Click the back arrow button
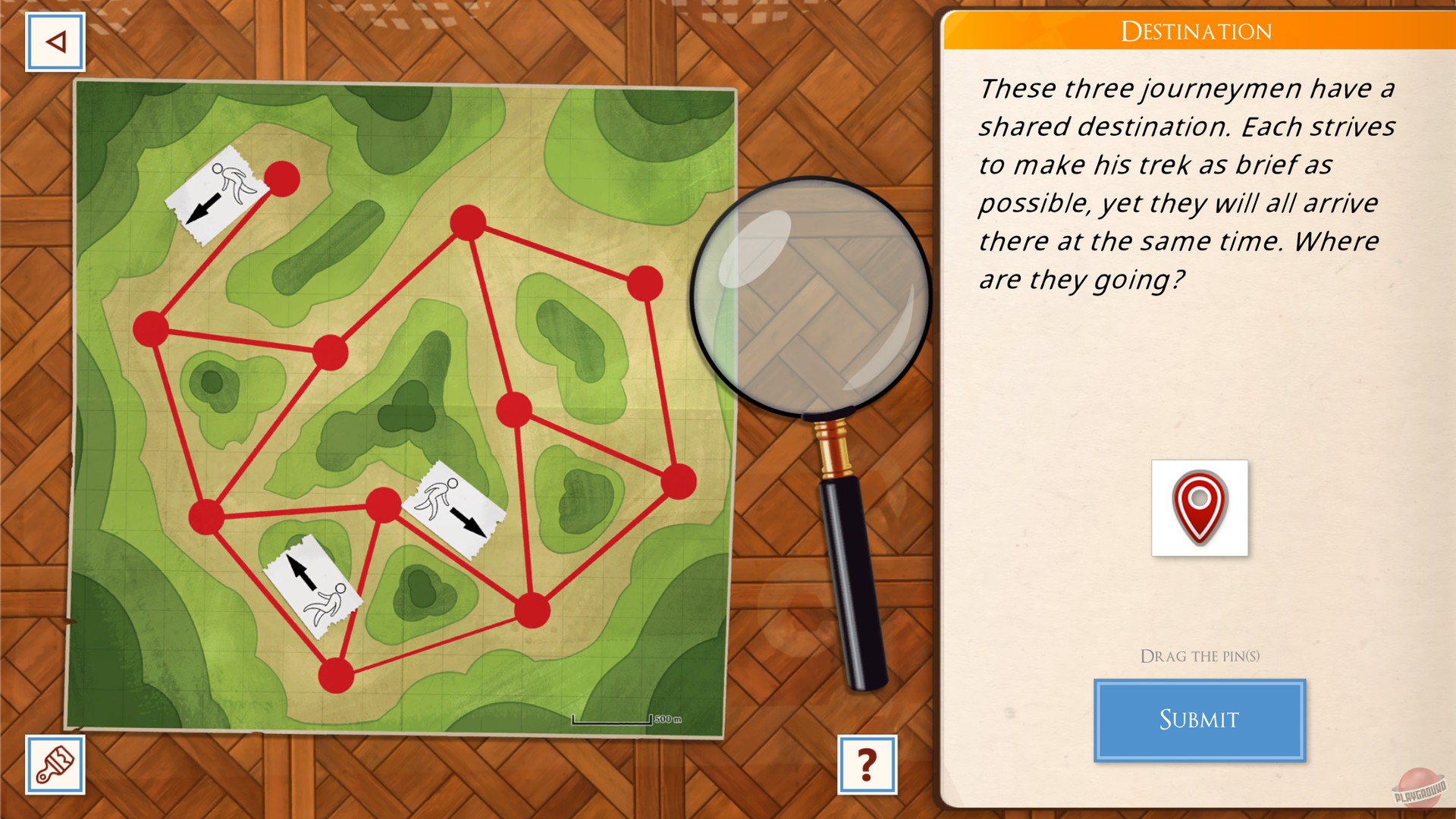Screen dimensions: 1456x819 (x=54, y=40)
